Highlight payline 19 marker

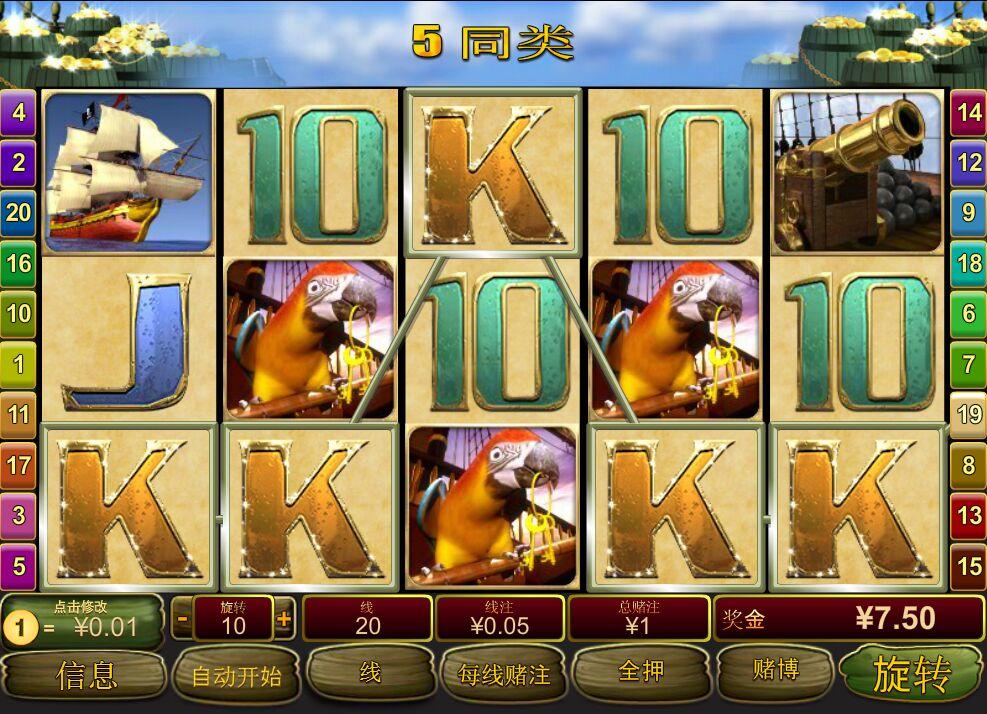[969, 413]
